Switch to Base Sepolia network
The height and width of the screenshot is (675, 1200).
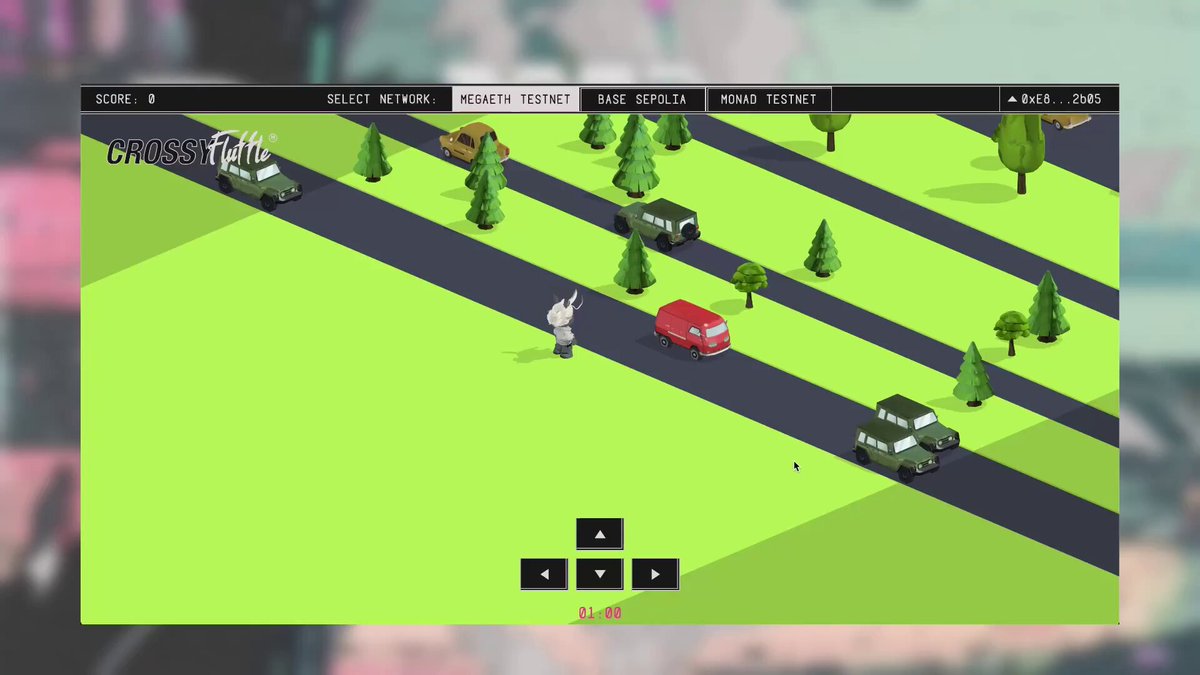pyautogui.click(x=642, y=99)
